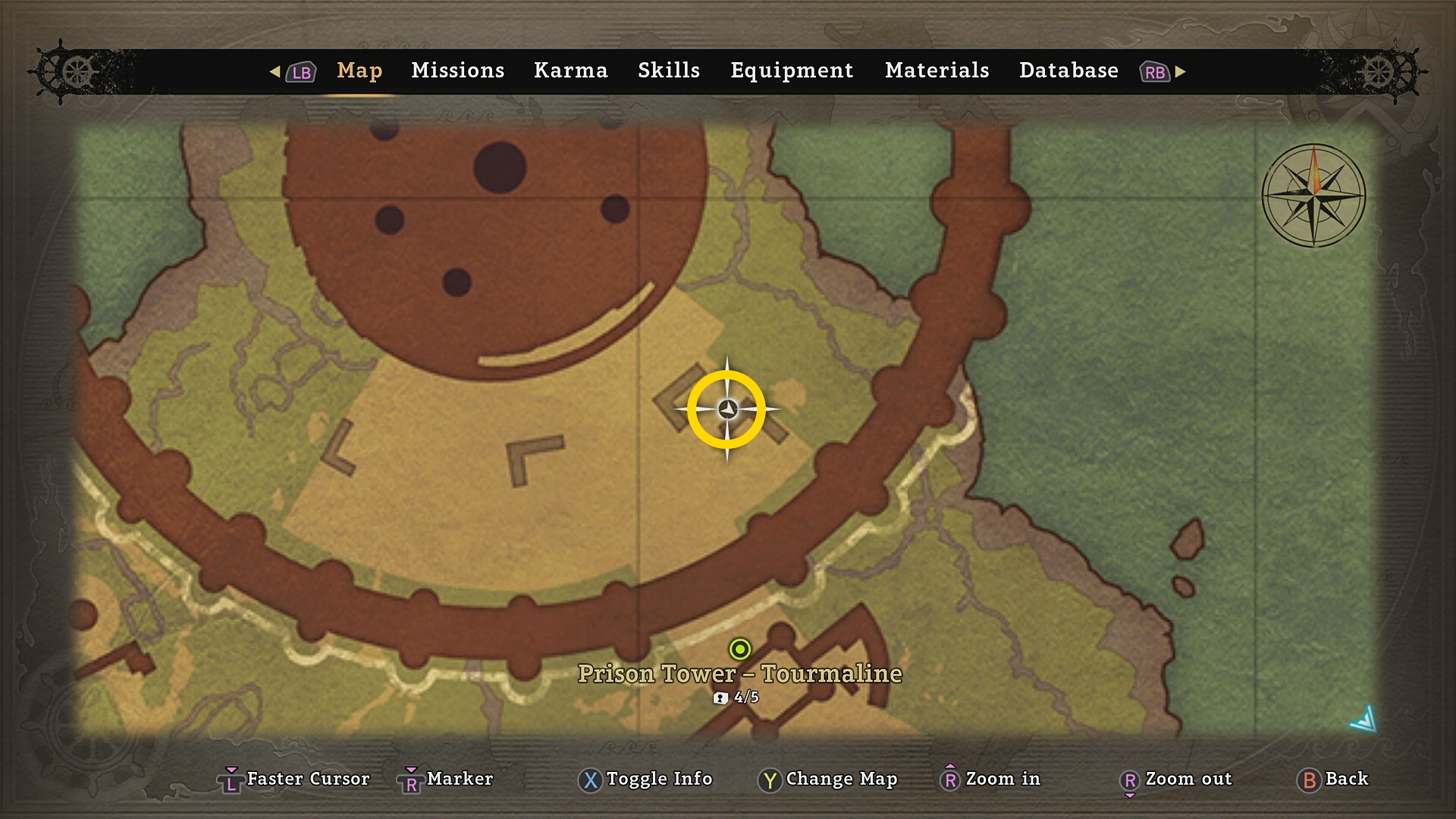Switch to the Karma tab

pyautogui.click(x=570, y=71)
